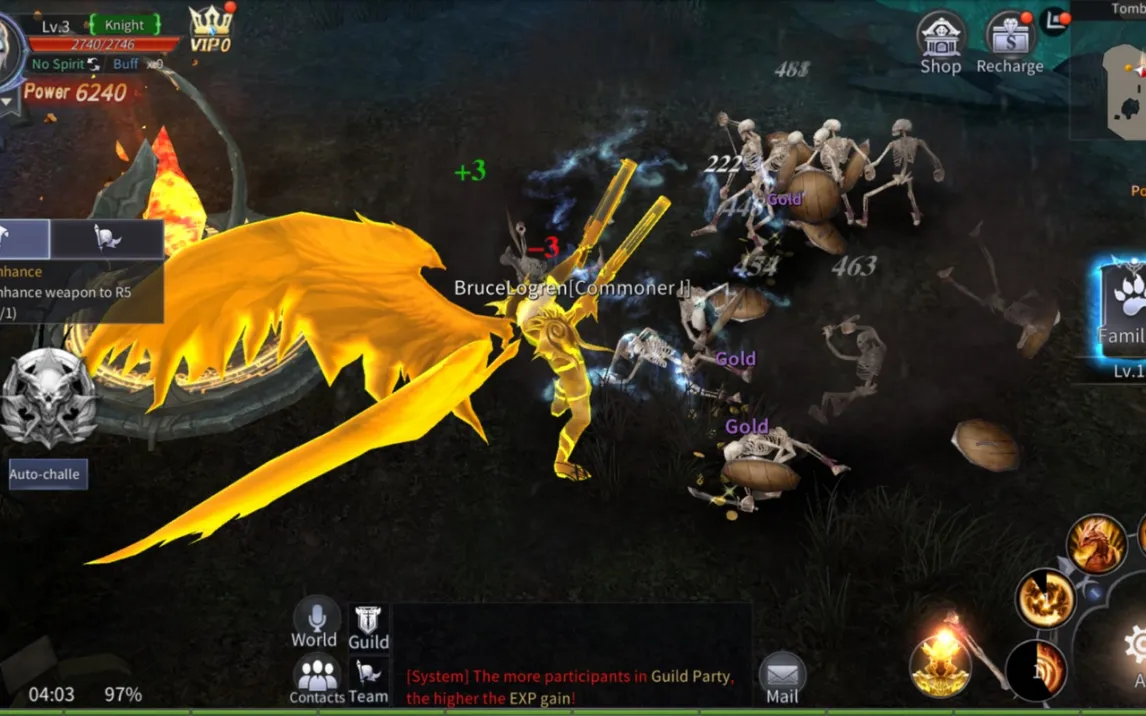The image size is (1146, 716).
Task: Open the Contacts list
Action: click(x=316, y=679)
